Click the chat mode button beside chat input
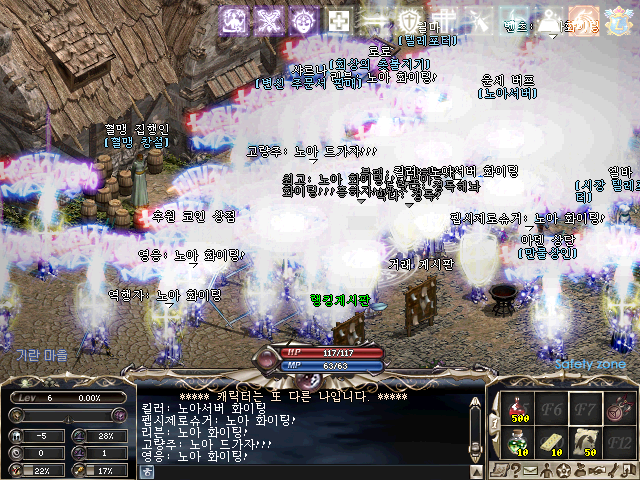Screen dimensions: 640x480 [147, 470]
